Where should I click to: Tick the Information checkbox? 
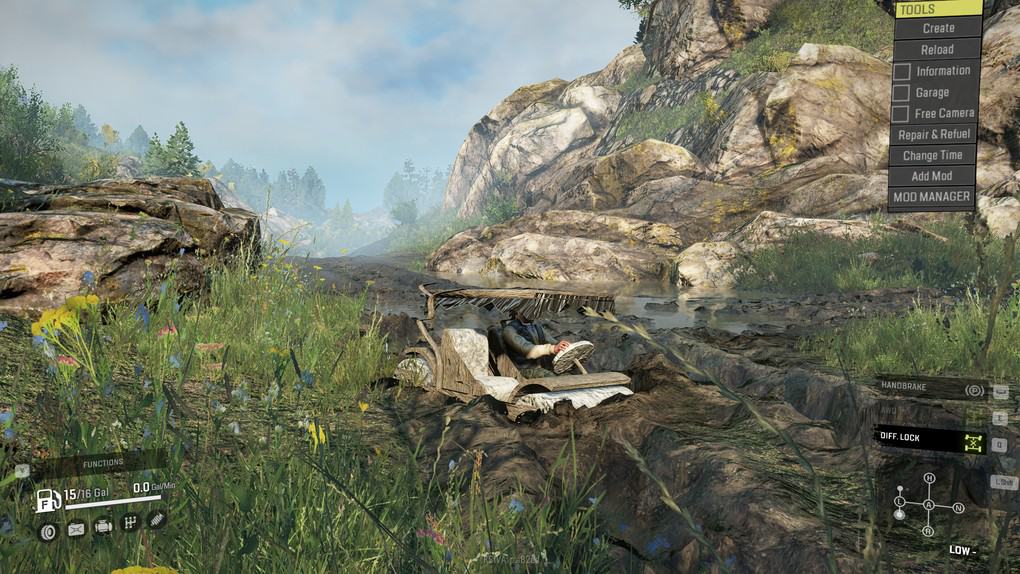[x=902, y=72]
